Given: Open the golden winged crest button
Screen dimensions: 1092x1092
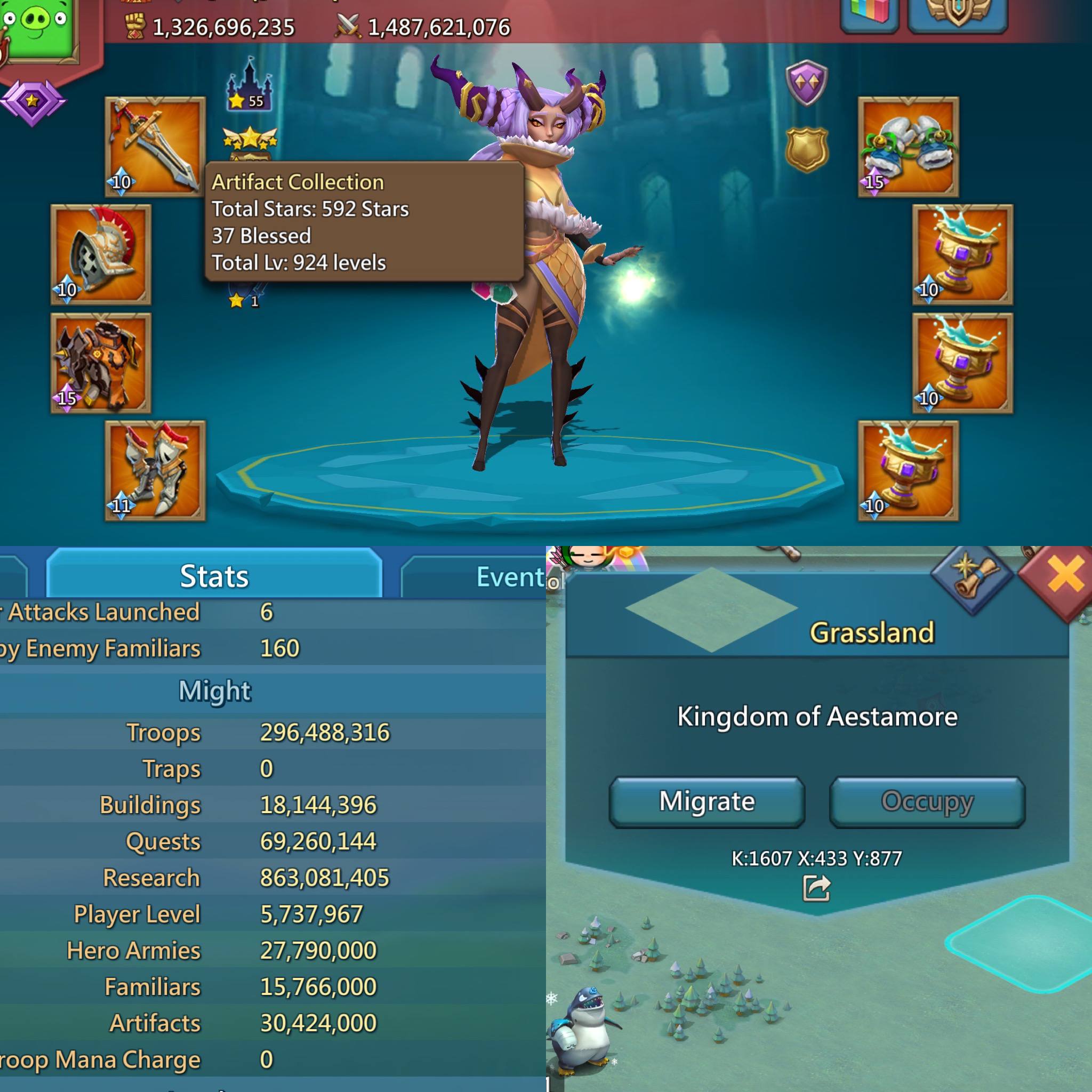Looking at the screenshot, I should tap(958, 12).
